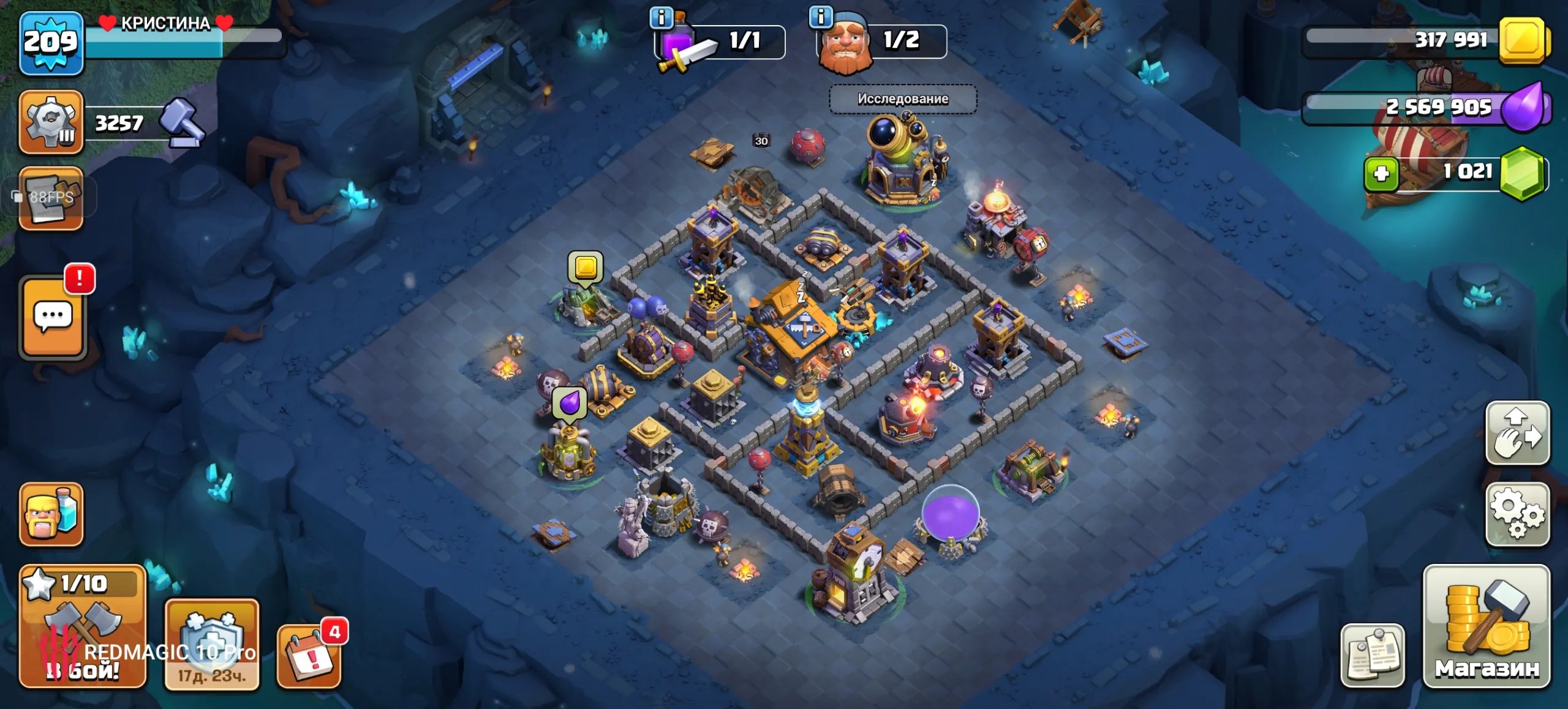Image resolution: width=1568 pixels, height=709 pixels.
Task: Start a battle with В бой!
Action: click(83, 626)
